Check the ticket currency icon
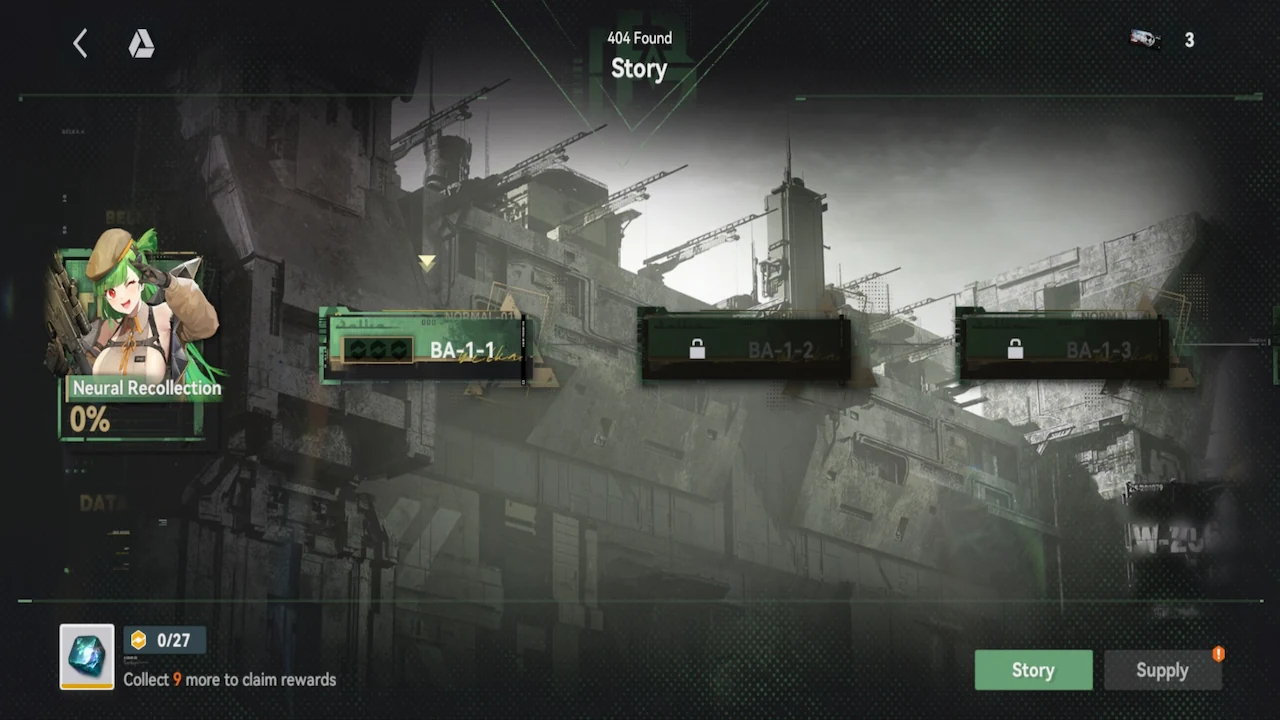This screenshot has width=1280, height=720. 1145,40
